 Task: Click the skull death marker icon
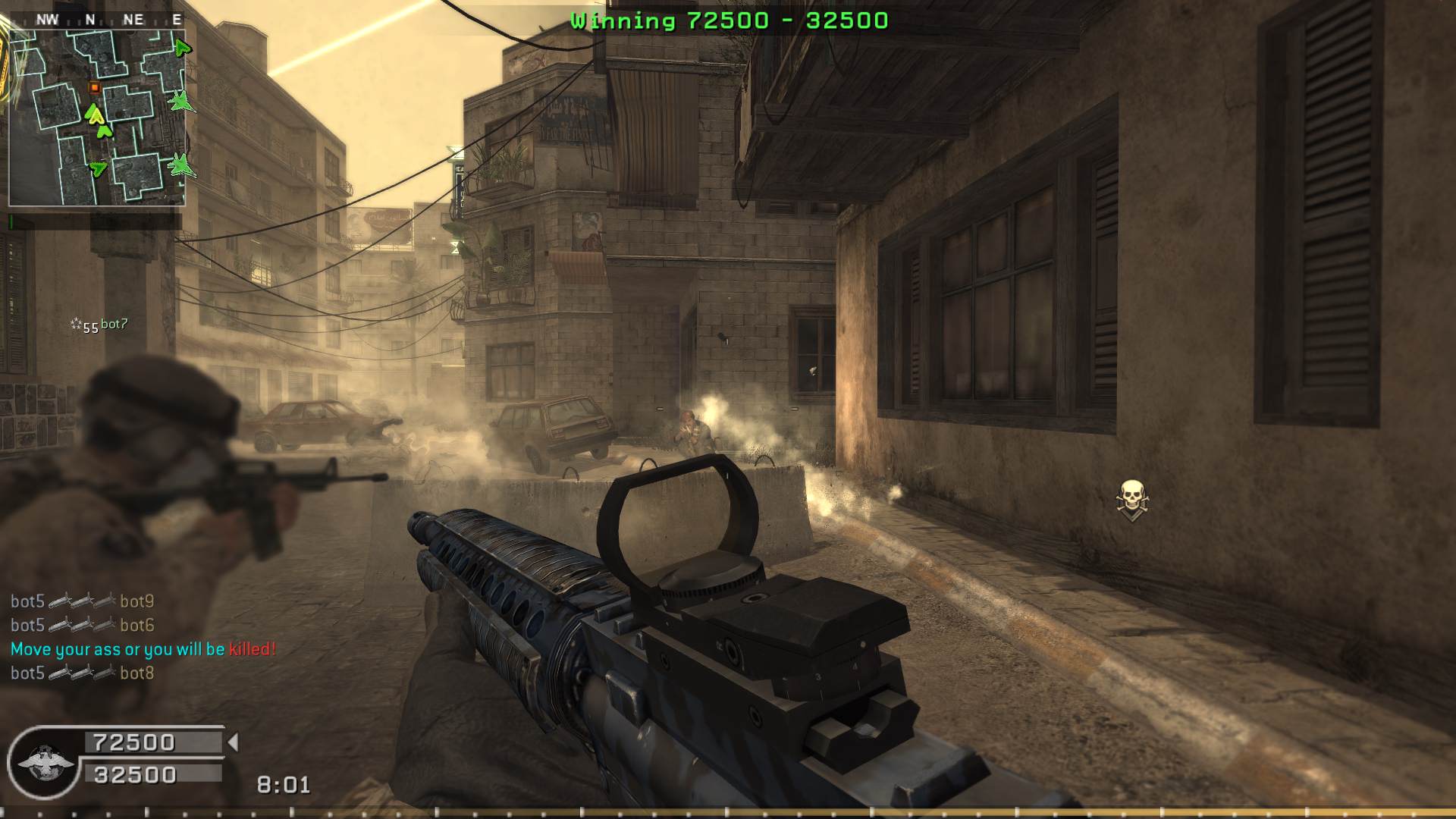[x=1131, y=500]
